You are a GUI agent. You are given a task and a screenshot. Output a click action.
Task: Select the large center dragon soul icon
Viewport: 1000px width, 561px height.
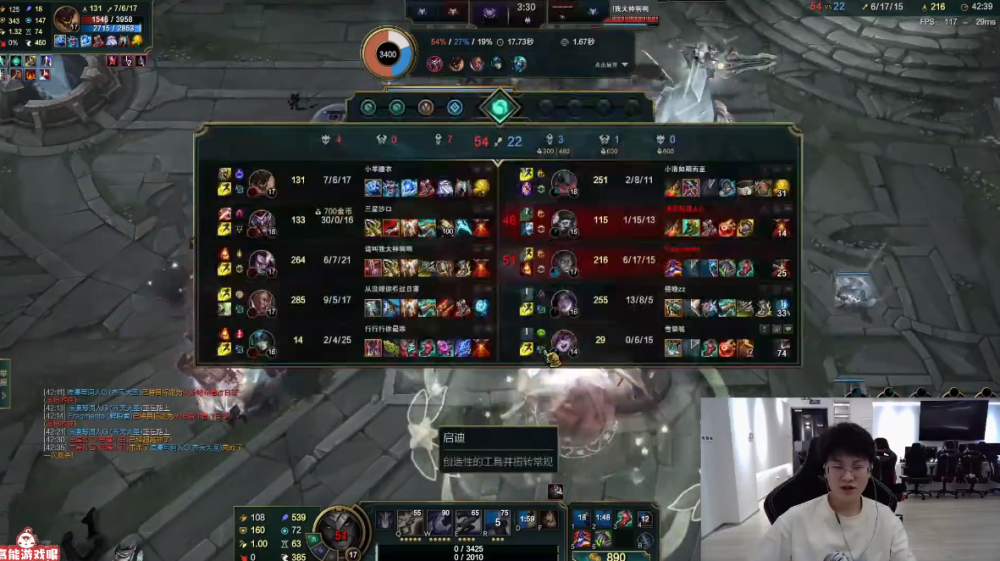pos(498,107)
